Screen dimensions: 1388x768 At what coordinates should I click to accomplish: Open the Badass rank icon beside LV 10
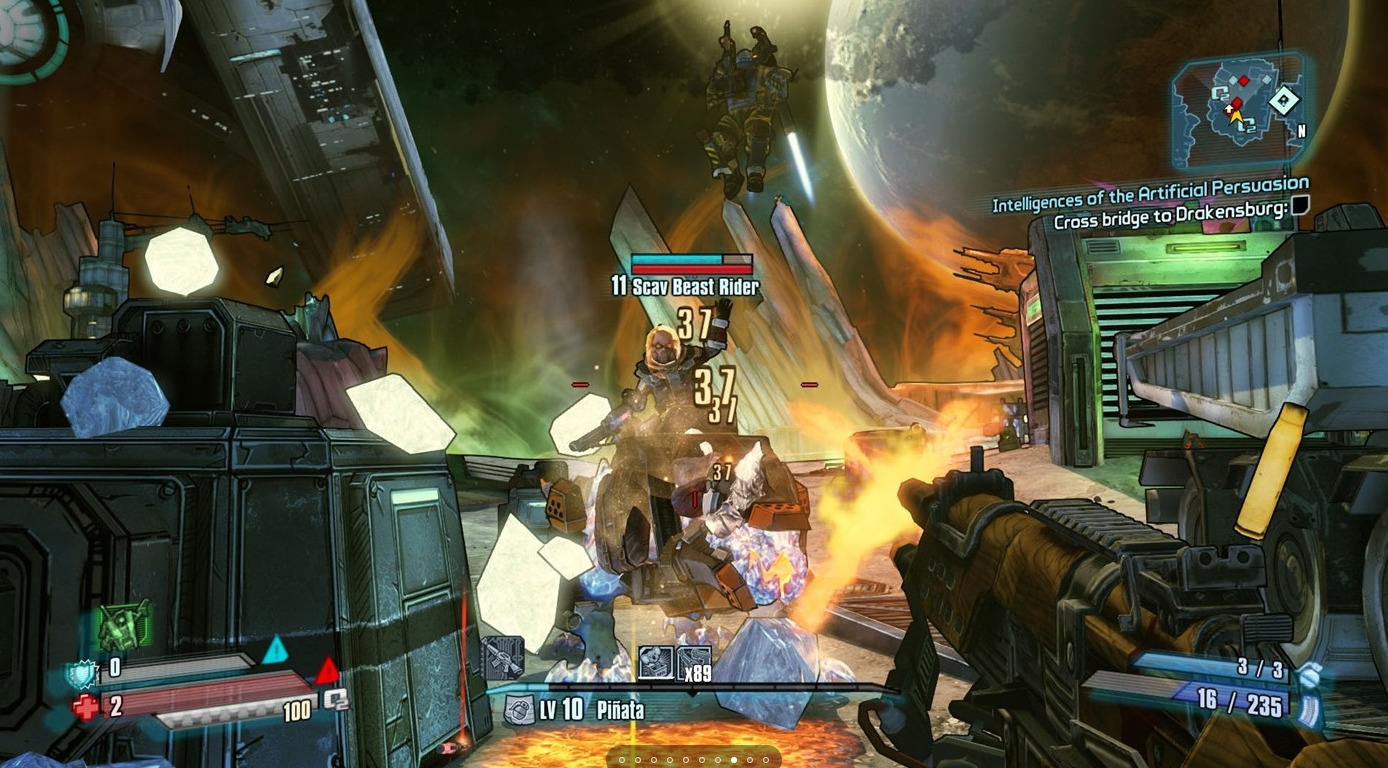[518, 710]
